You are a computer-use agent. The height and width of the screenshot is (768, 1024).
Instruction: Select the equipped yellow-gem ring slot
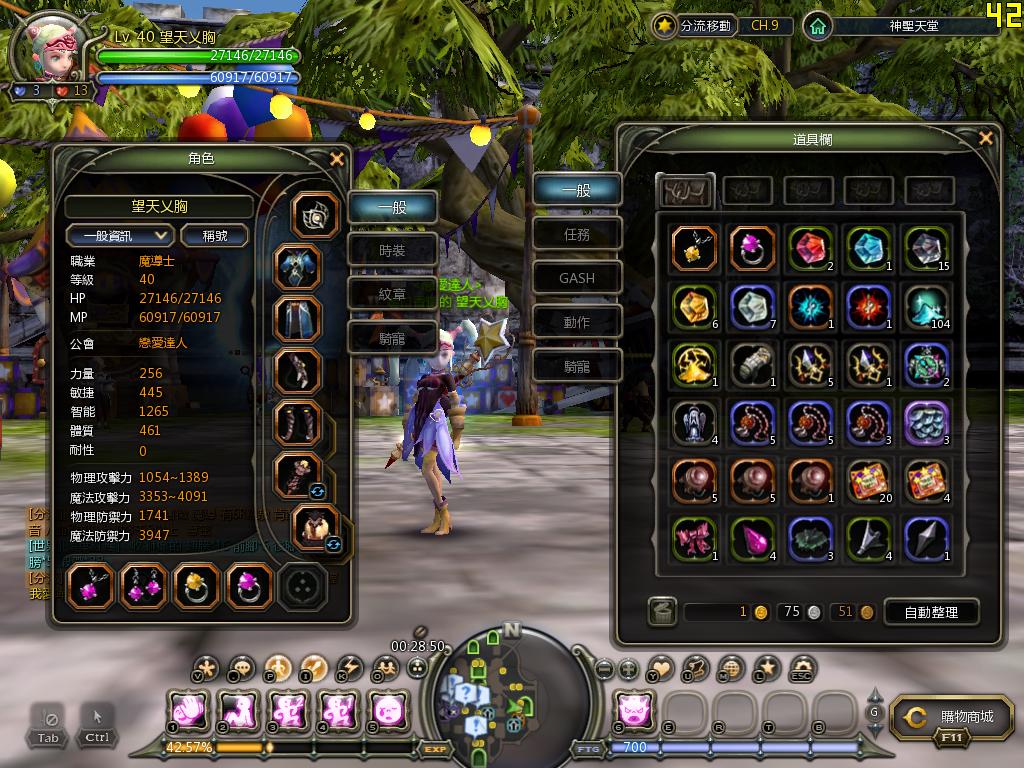click(196, 586)
